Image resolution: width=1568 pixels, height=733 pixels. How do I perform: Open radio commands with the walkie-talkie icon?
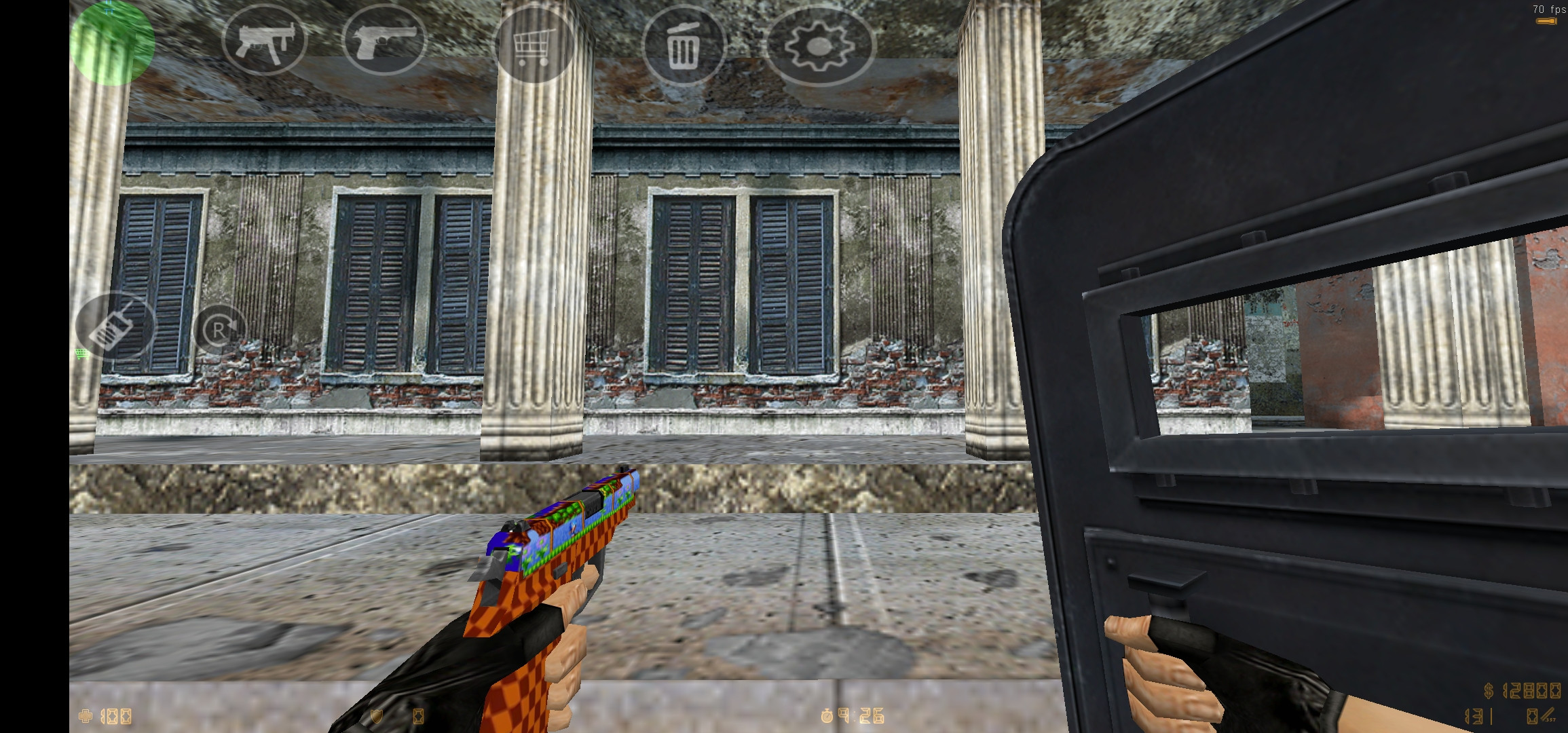(x=115, y=326)
